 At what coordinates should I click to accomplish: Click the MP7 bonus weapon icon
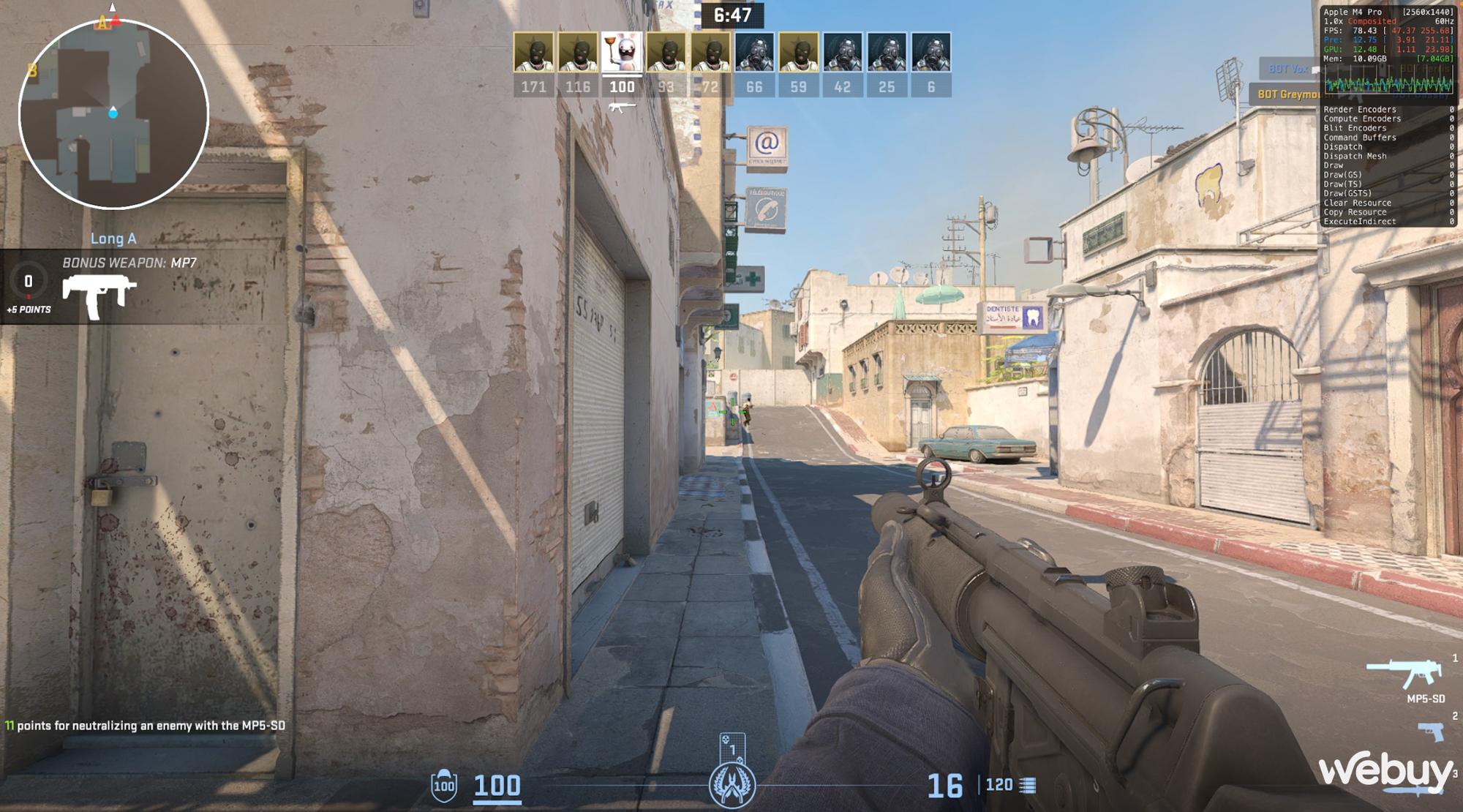coord(99,295)
